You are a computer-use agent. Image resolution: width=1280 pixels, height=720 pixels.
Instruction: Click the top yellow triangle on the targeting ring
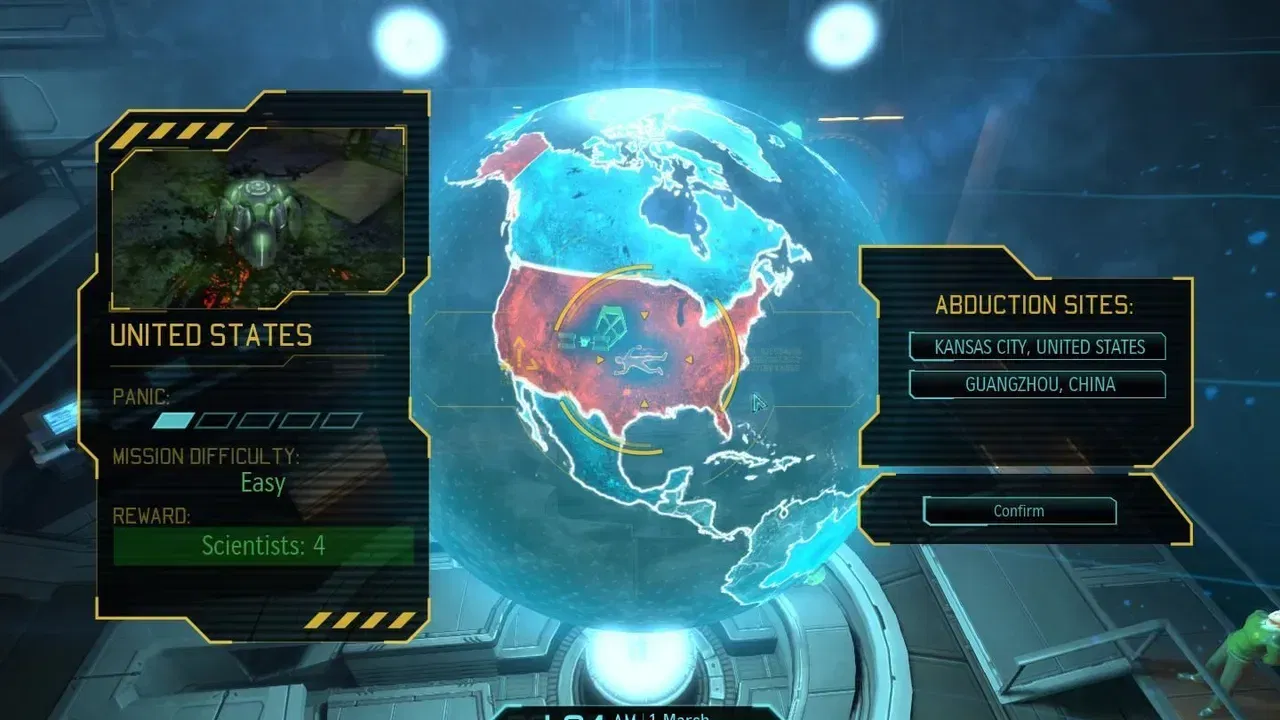644,315
